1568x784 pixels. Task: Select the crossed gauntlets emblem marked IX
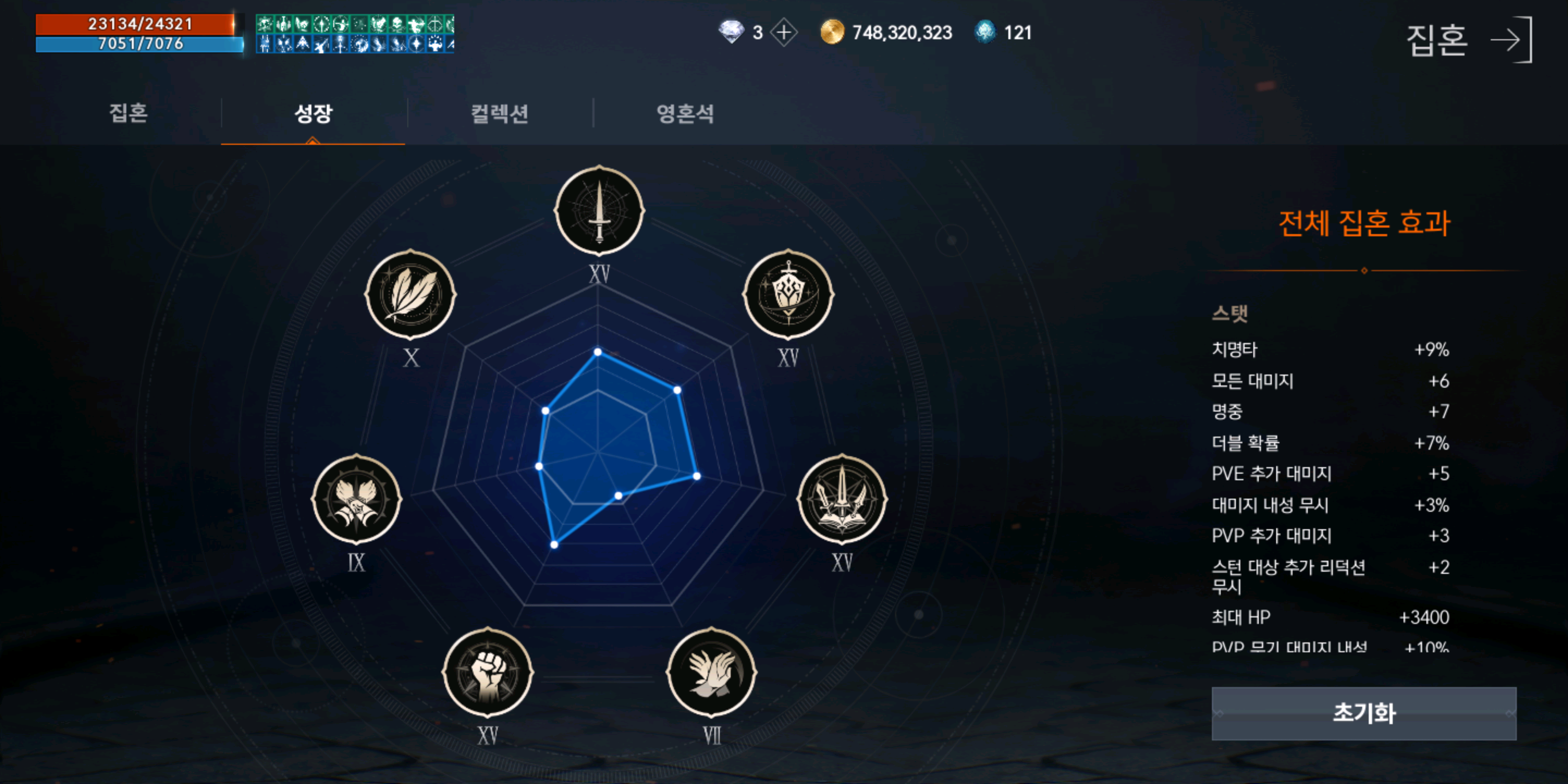tap(356, 498)
